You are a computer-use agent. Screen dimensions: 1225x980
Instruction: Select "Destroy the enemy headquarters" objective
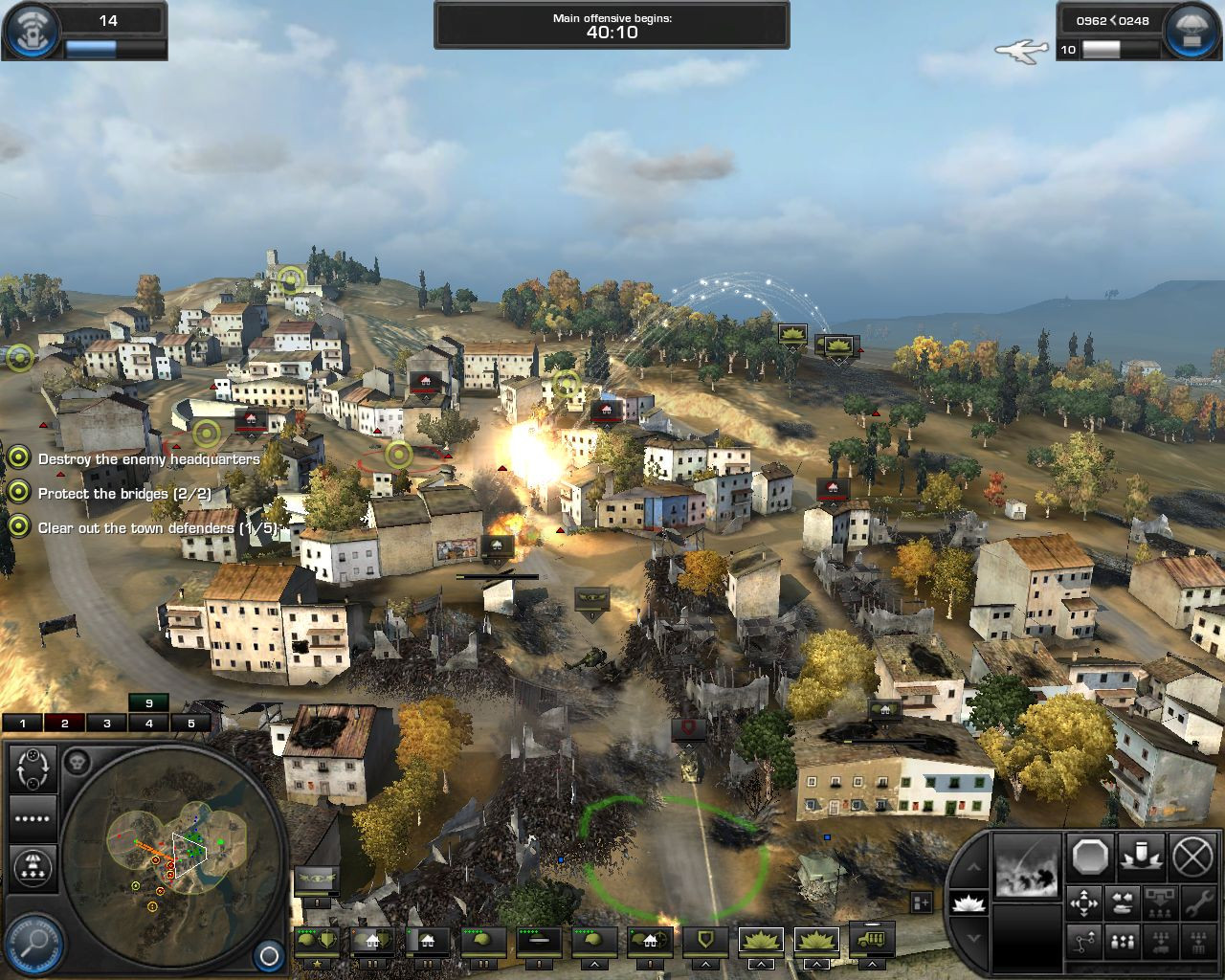click(x=148, y=459)
